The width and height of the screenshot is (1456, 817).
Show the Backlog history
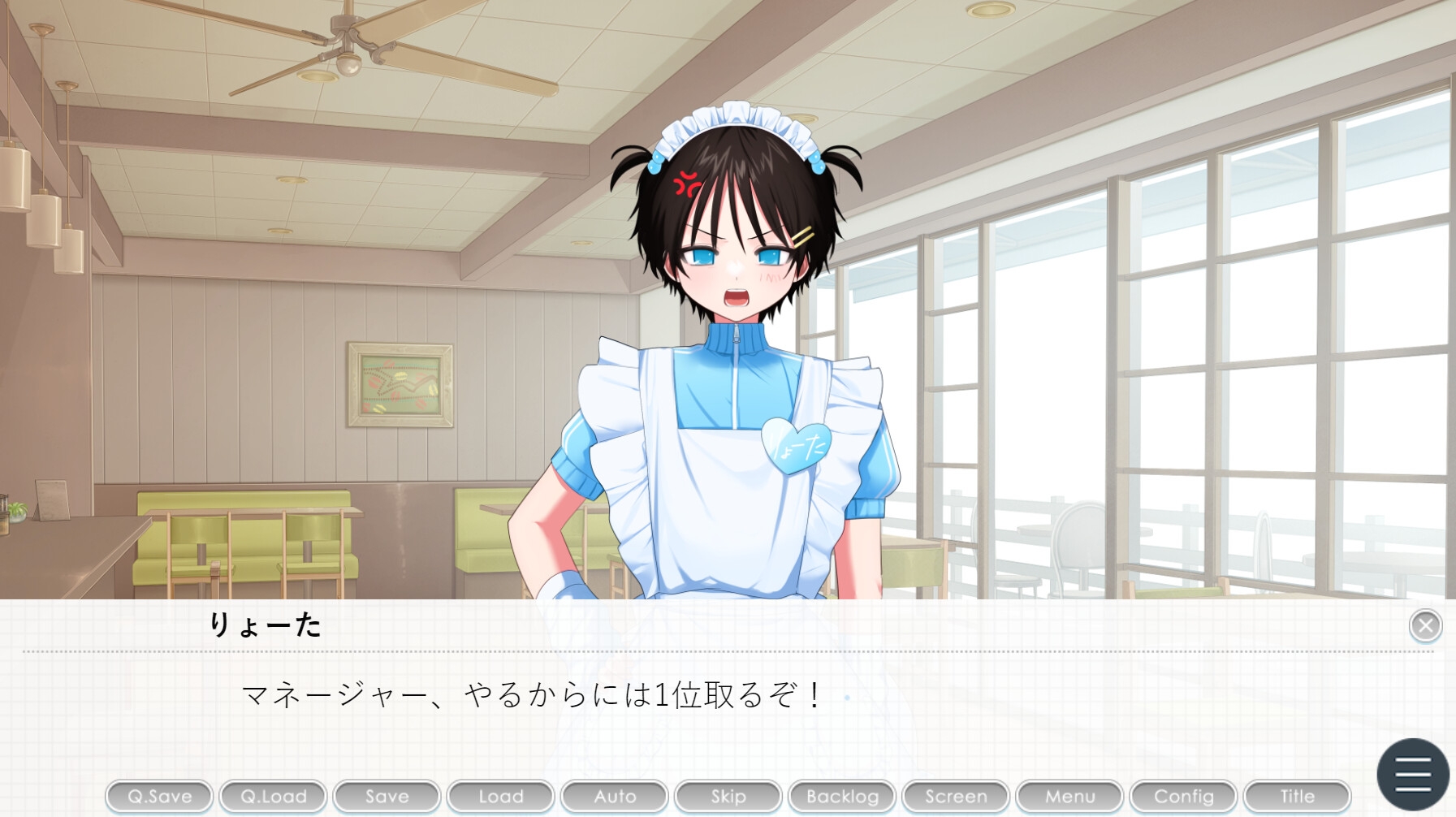pos(842,797)
